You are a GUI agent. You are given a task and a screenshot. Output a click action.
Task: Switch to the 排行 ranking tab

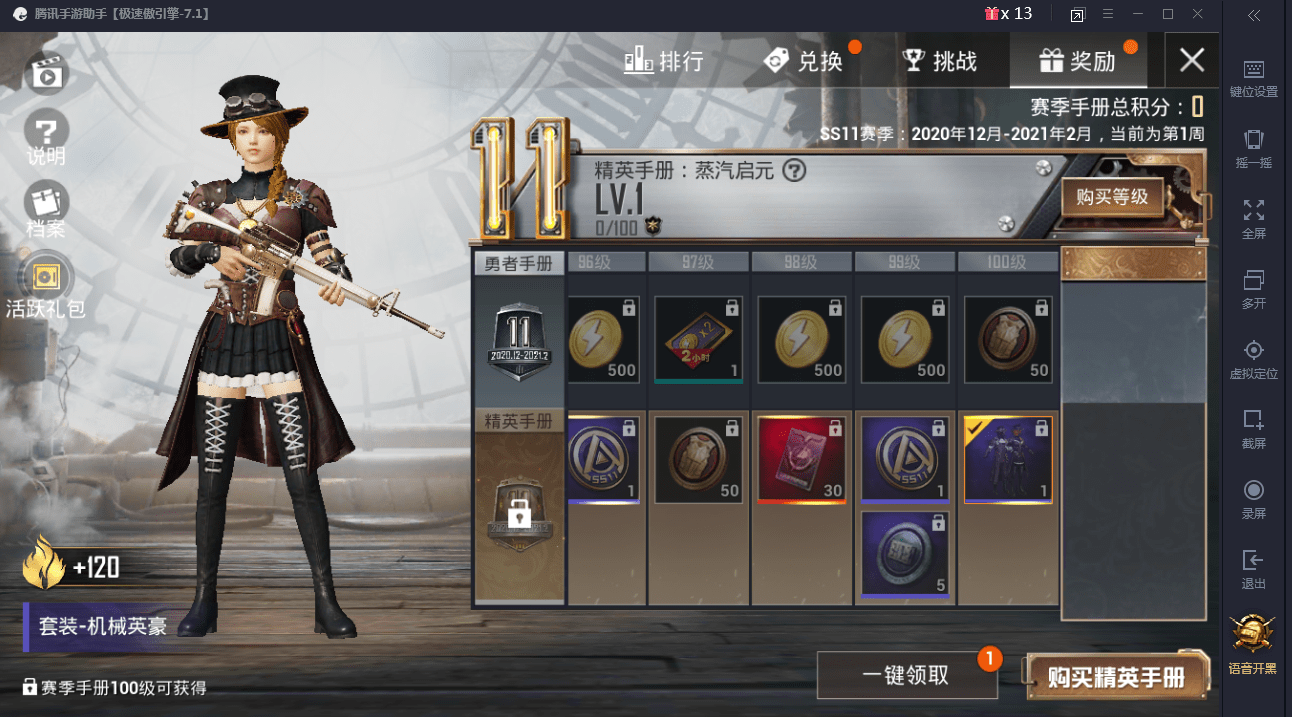[664, 61]
